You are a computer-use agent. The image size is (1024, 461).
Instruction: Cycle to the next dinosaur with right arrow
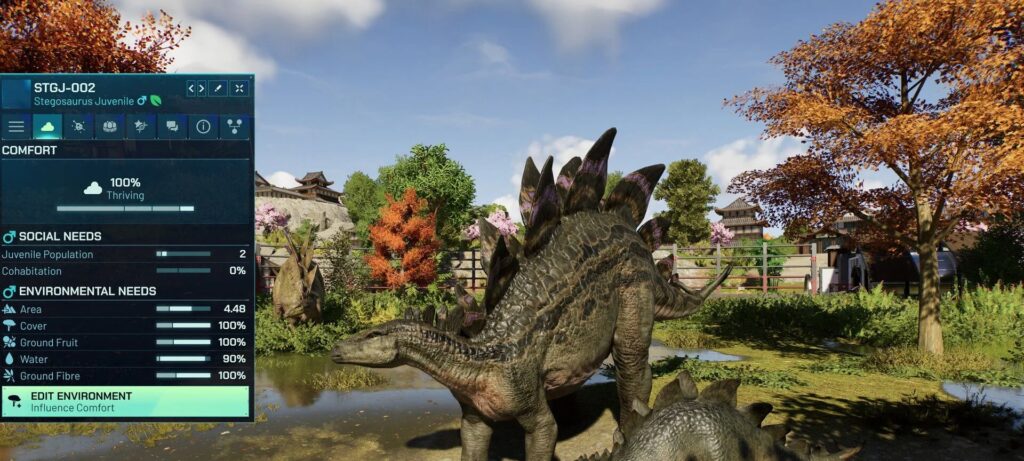click(201, 88)
